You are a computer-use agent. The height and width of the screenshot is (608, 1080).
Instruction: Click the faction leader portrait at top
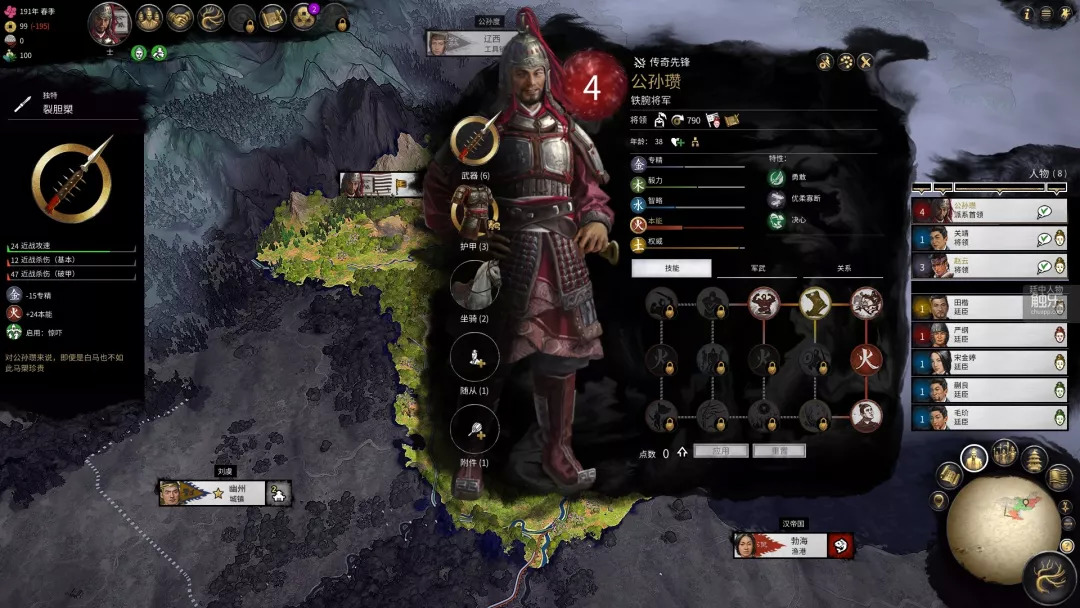[x=109, y=23]
